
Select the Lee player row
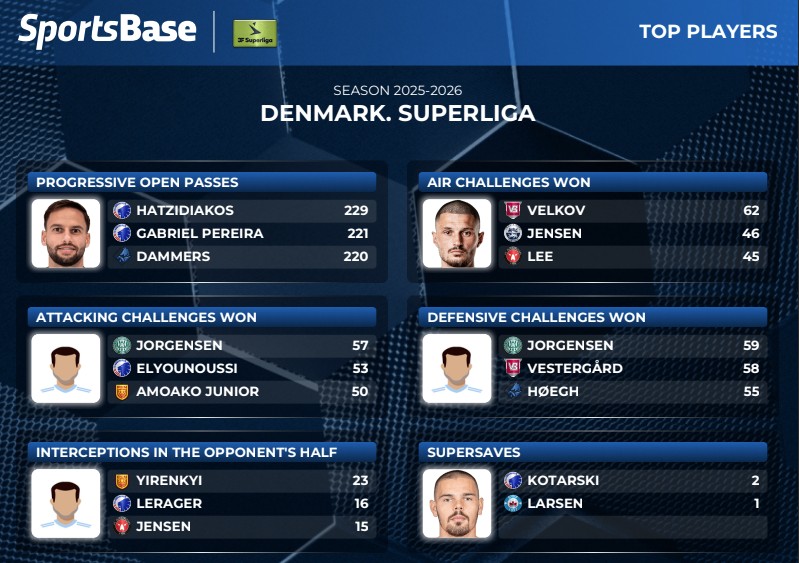[x=632, y=256]
